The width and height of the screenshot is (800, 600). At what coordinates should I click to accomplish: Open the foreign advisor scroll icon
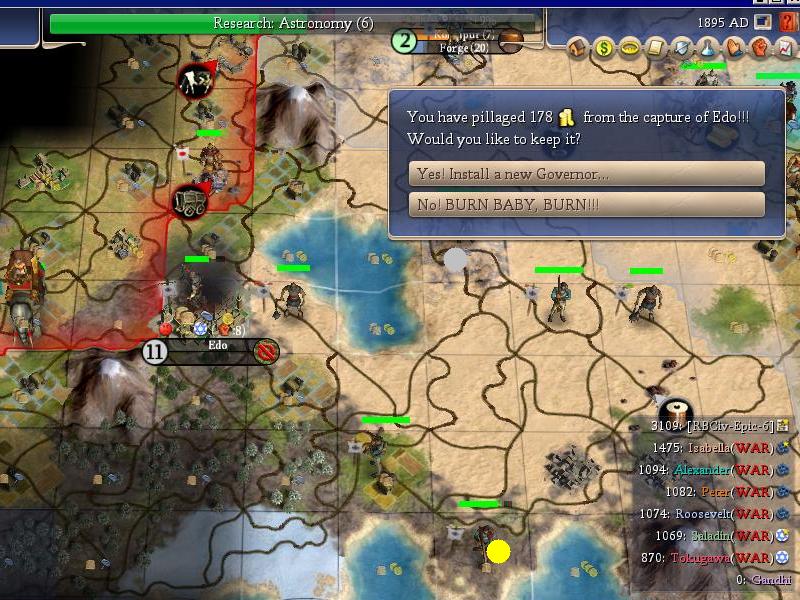(656, 48)
